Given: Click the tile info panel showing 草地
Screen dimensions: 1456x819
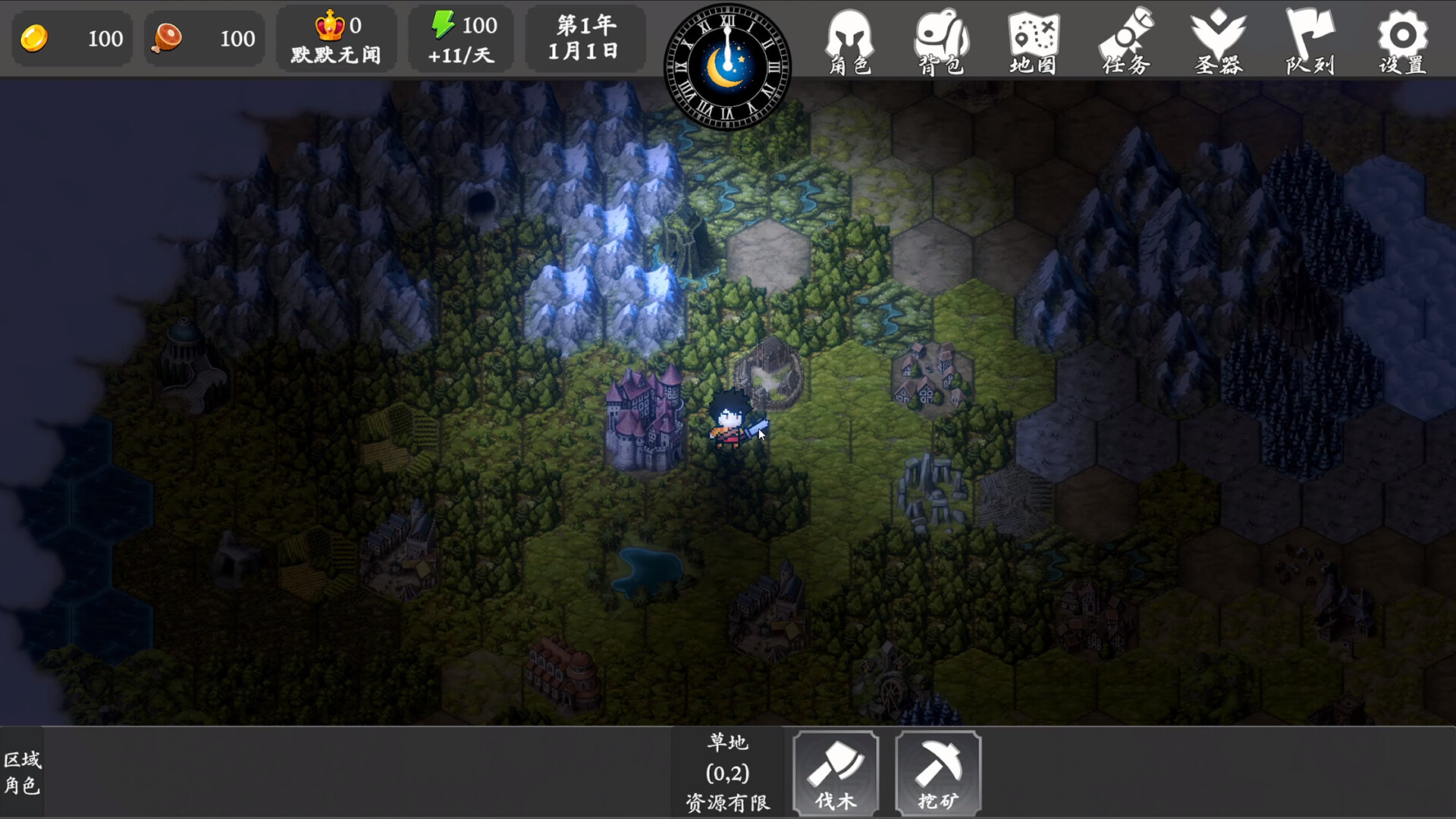Looking at the screenshot, I should (727, 772).
